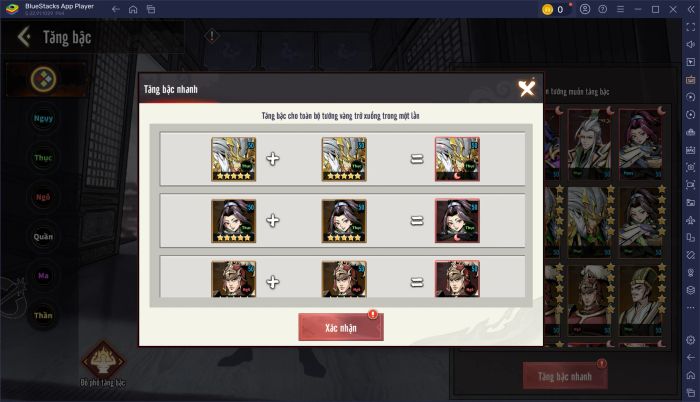Go back from the Tăng bậc screen
This screenshot has width=700, height=402.
[23, 40]
